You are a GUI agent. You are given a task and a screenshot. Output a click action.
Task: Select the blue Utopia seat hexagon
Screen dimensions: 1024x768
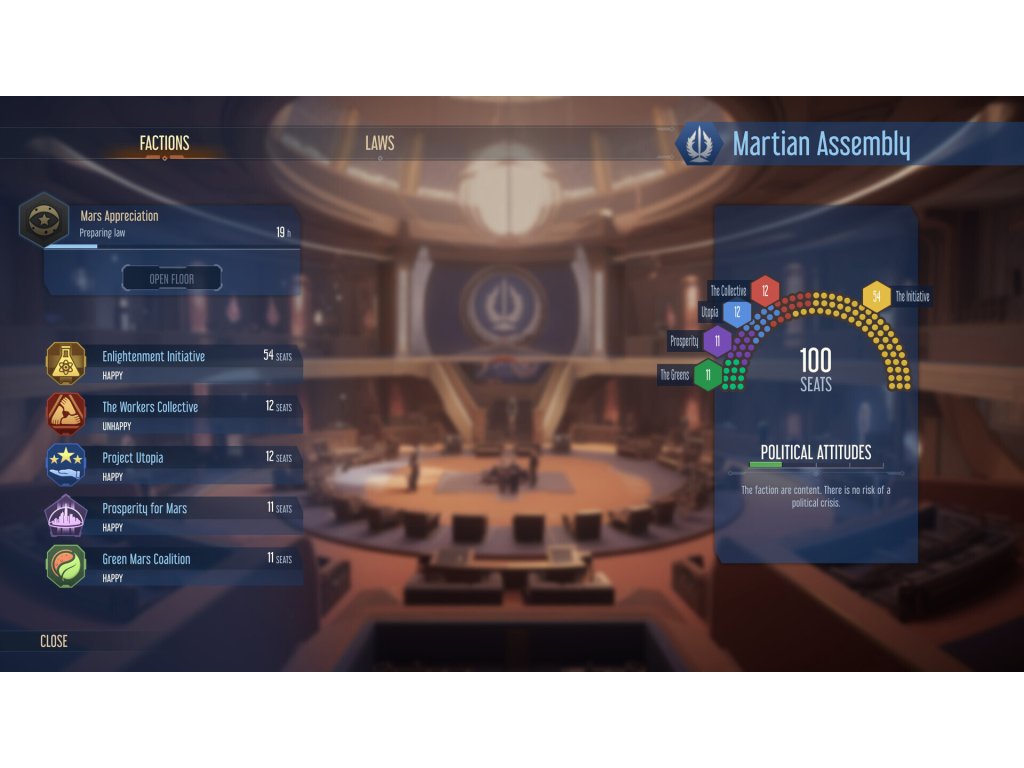coord(737,313)
